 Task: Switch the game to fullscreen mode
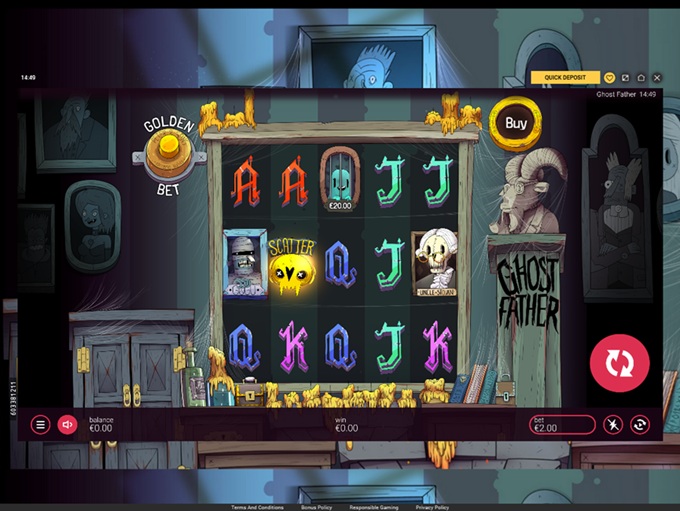click(x=625, y=77)
